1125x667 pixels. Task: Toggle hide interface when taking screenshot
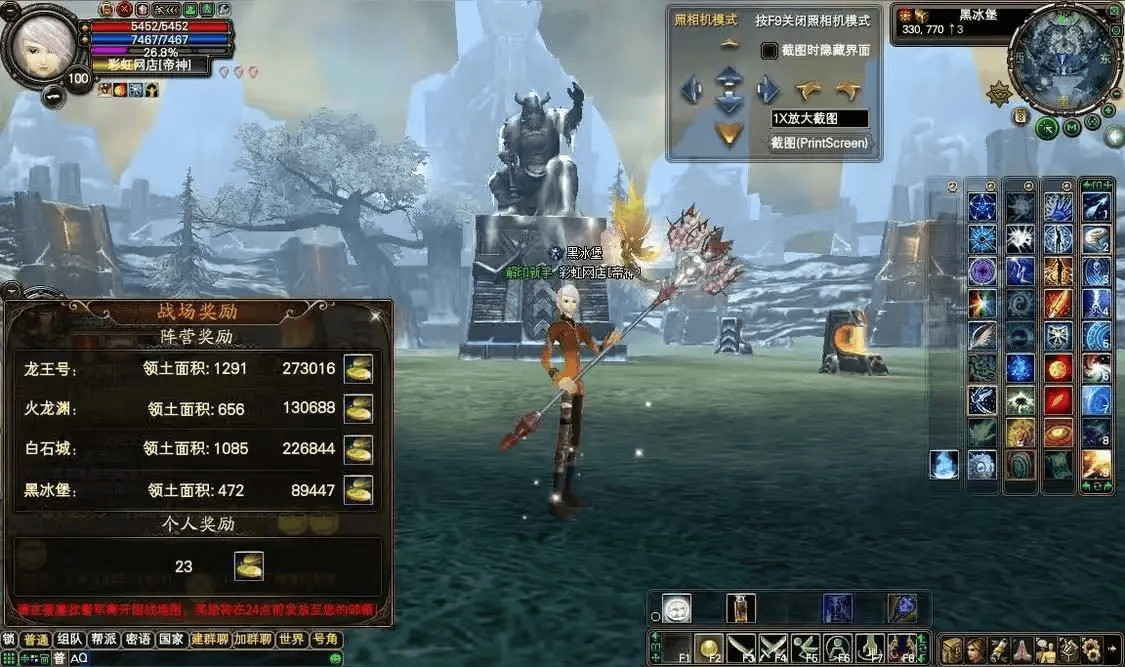point(769,50)
